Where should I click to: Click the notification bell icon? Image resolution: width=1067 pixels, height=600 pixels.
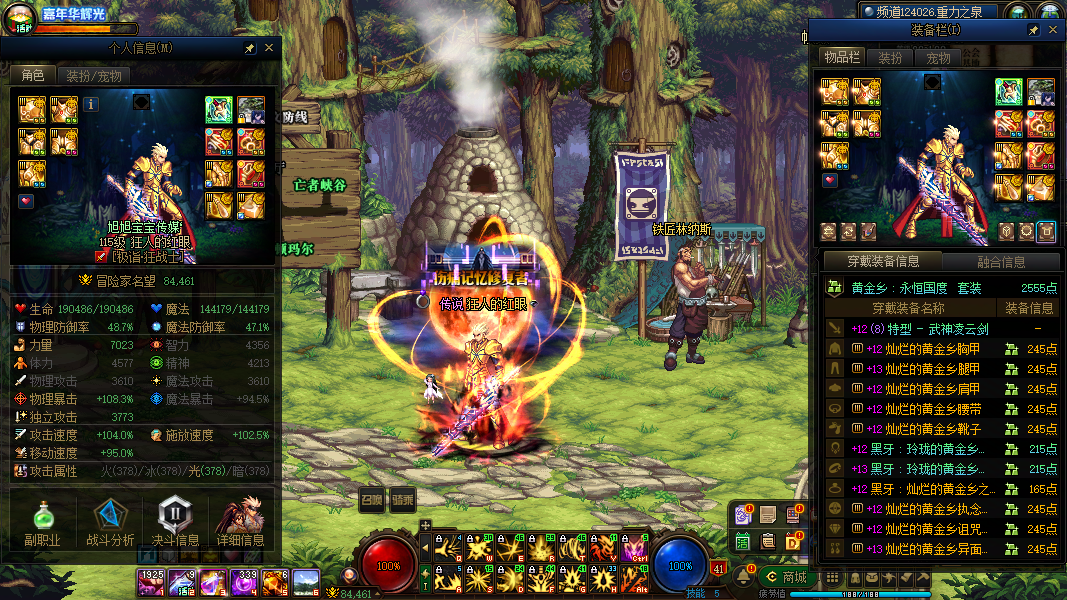744,577
